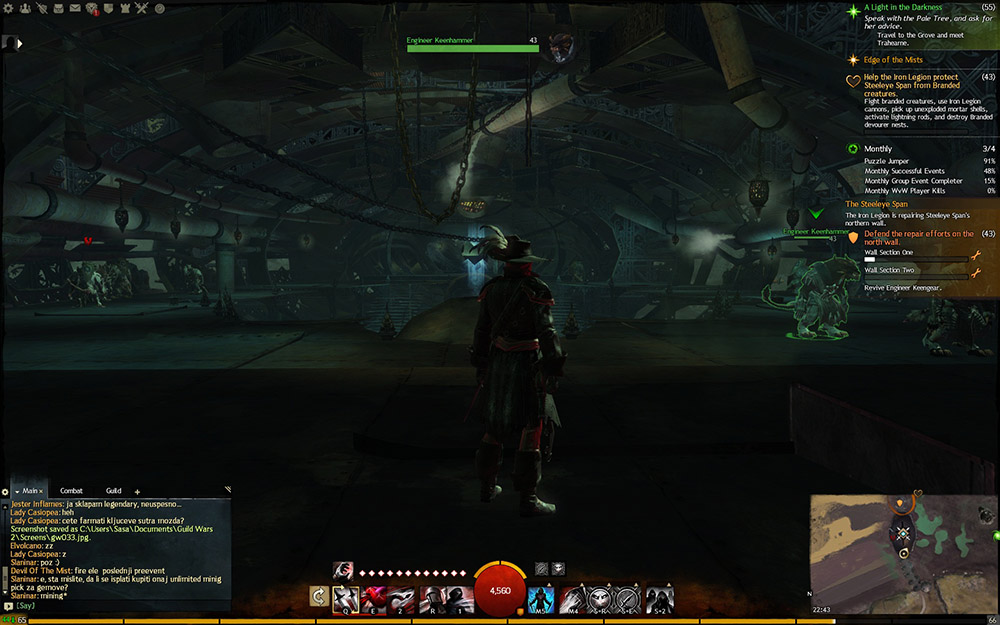Viewport: 1000px width, 625px height.
Task: Open the inventory bag icon
Action: click(x=59, y=9)
